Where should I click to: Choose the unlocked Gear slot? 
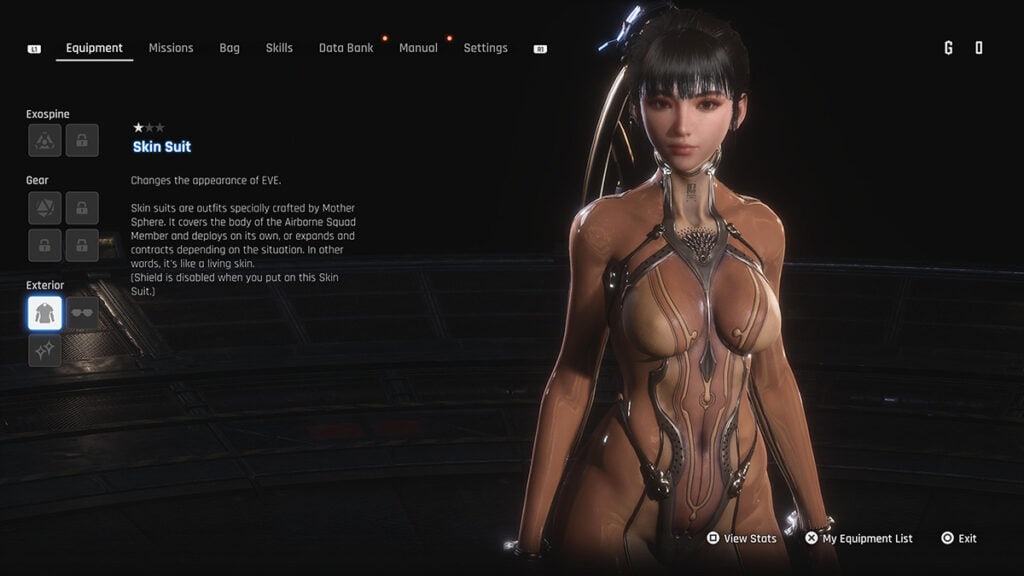click(45, 208)
